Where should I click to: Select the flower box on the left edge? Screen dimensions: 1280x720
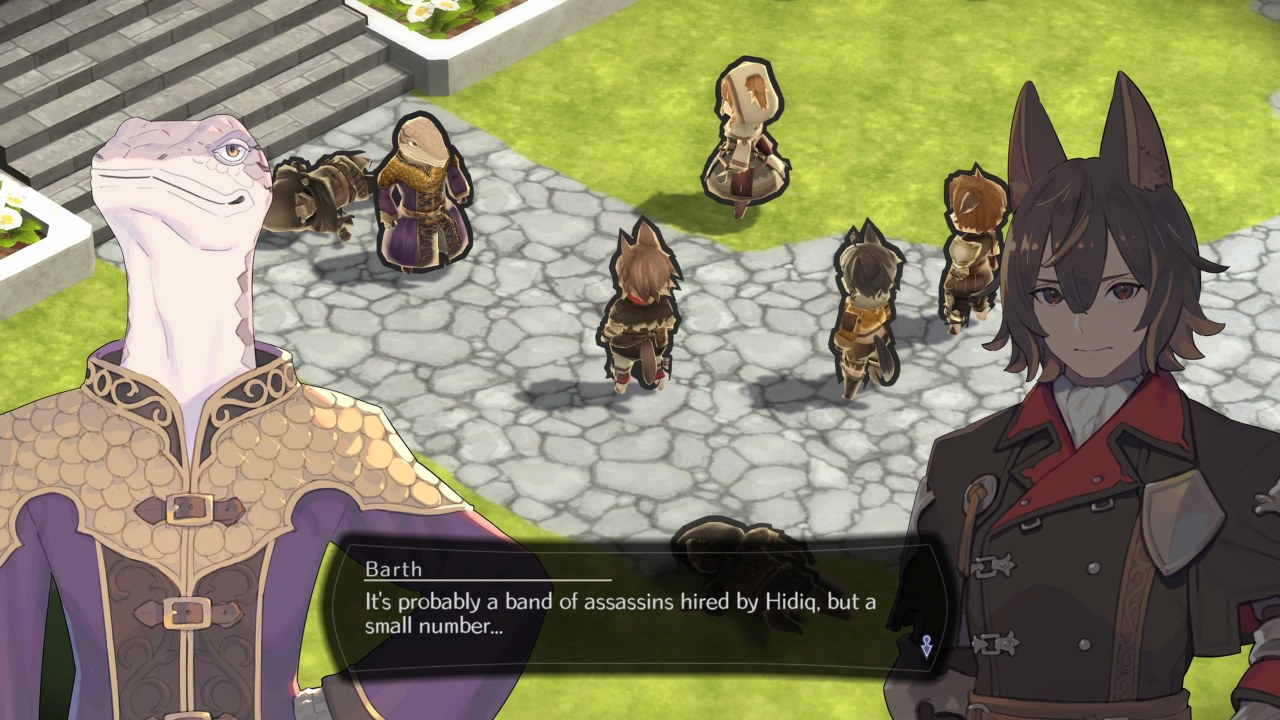pyautogui.click(x=25, y=220)
